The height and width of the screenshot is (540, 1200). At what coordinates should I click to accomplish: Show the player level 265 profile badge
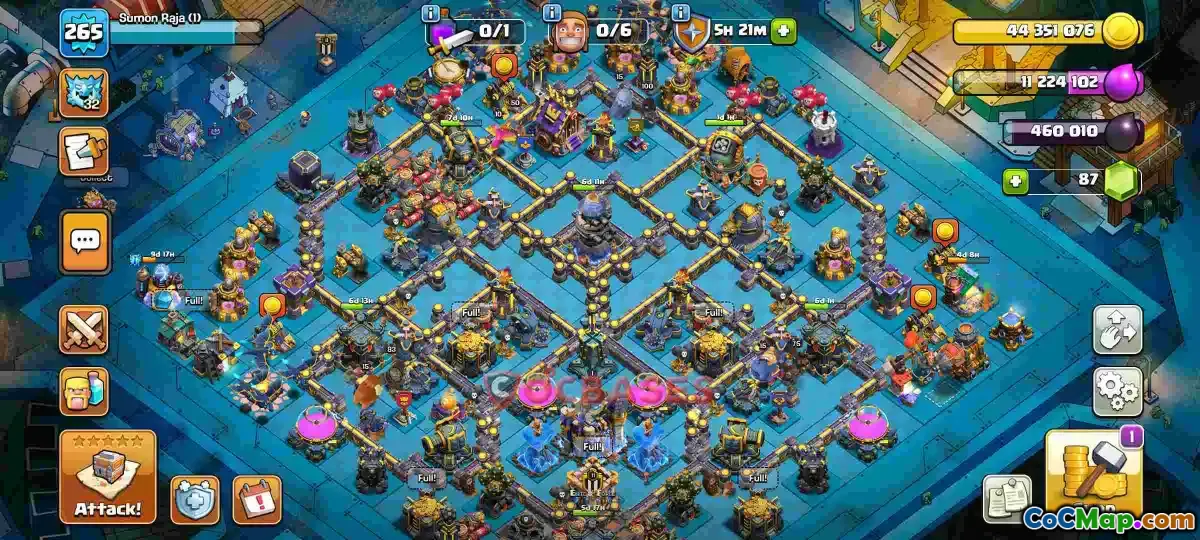pyautogui.click(x=84, y=35)
